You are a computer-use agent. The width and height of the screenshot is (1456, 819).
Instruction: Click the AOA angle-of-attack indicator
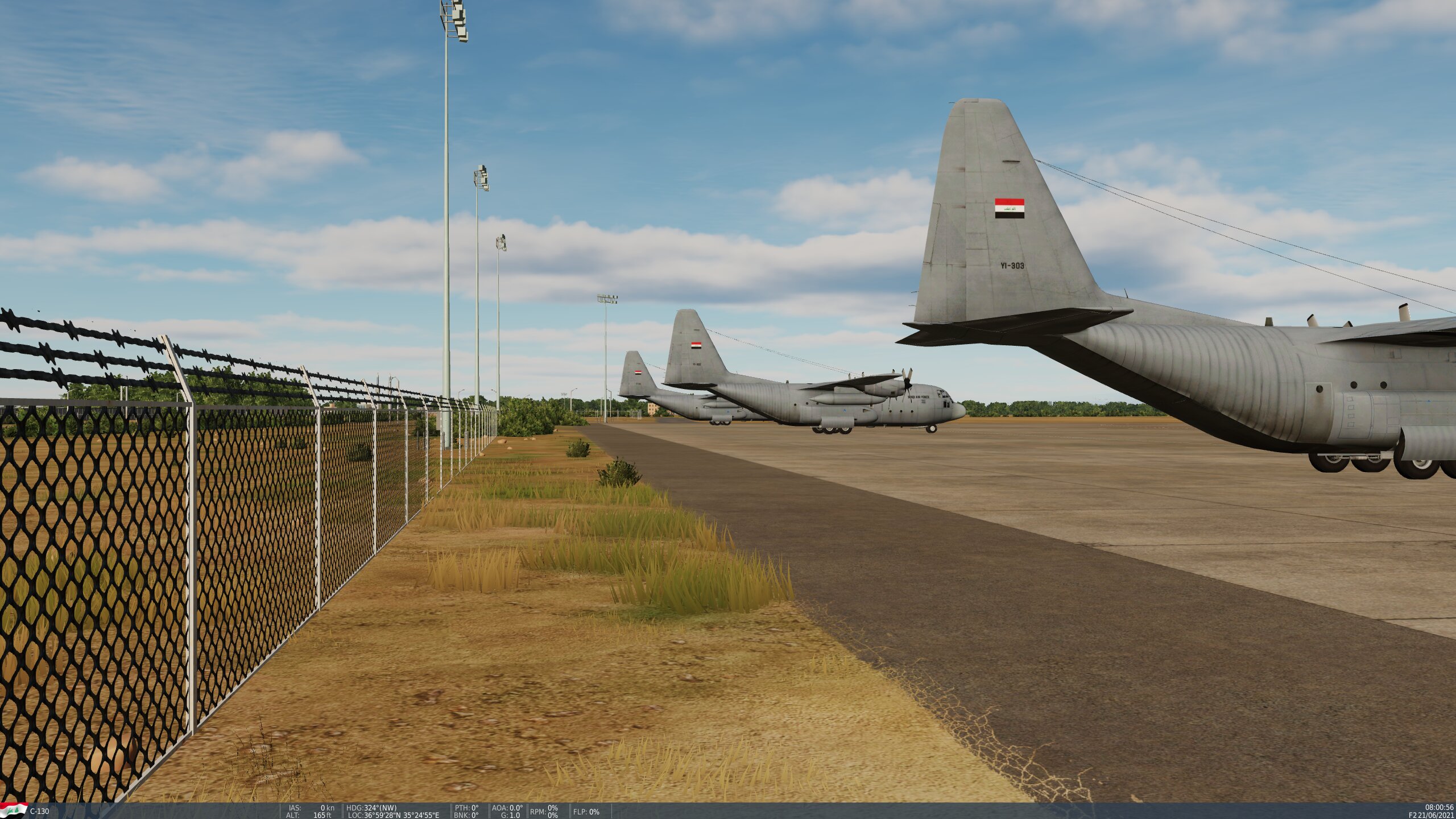(x=506, y=807)
